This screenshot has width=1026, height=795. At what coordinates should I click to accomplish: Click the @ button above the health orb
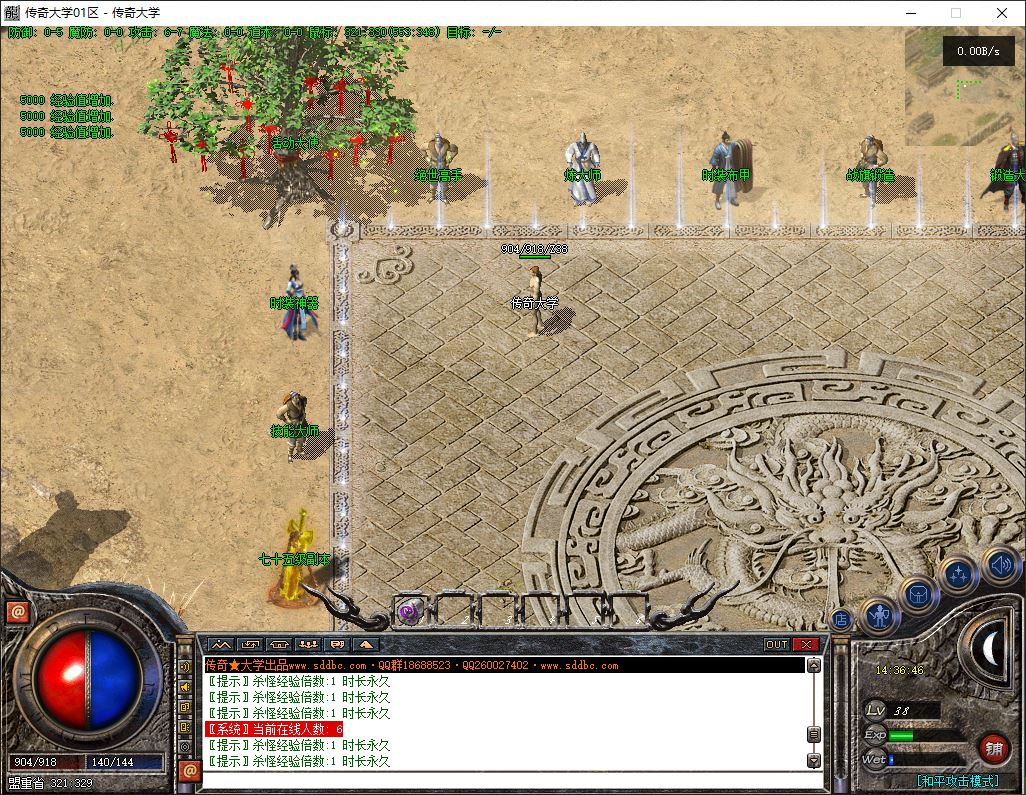pos(17,612)
